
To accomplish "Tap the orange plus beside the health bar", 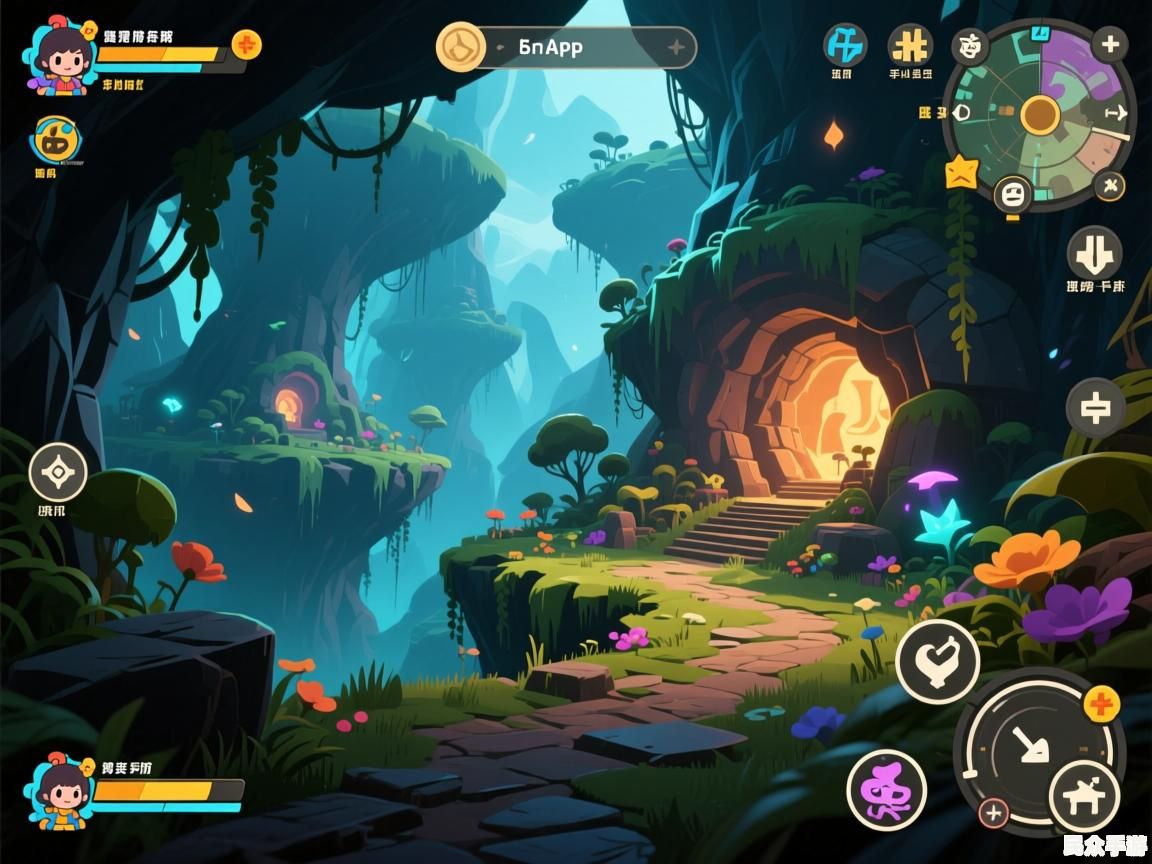I will (x=246, y=45).
